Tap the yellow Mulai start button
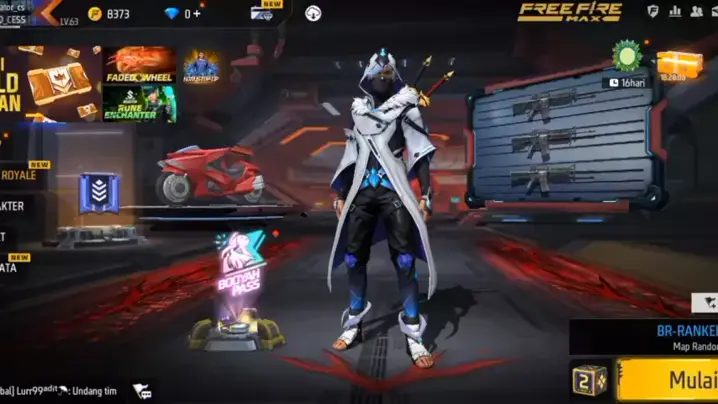 (x=670, y=380)
